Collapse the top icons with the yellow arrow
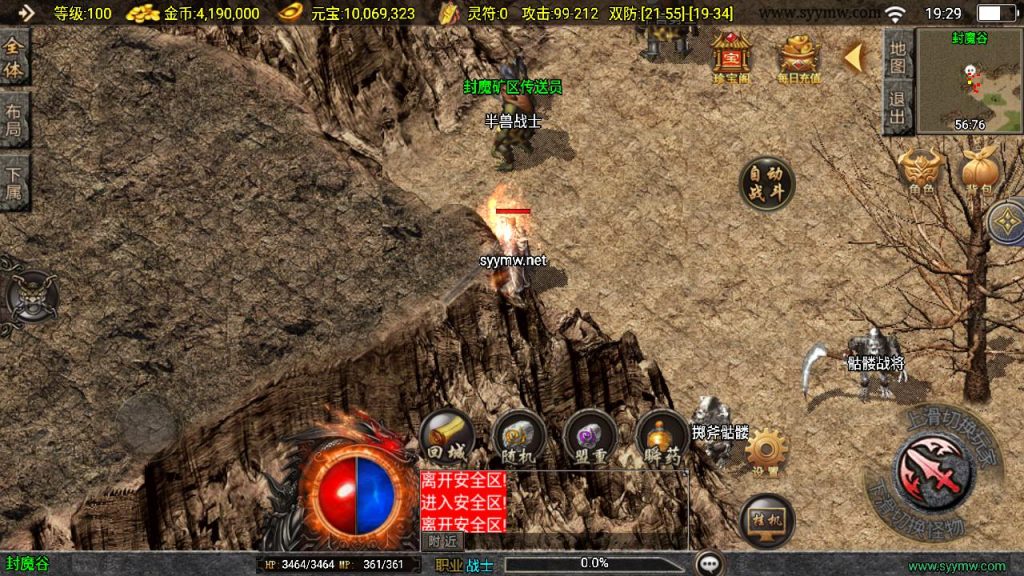 click(x=854, y=58)
